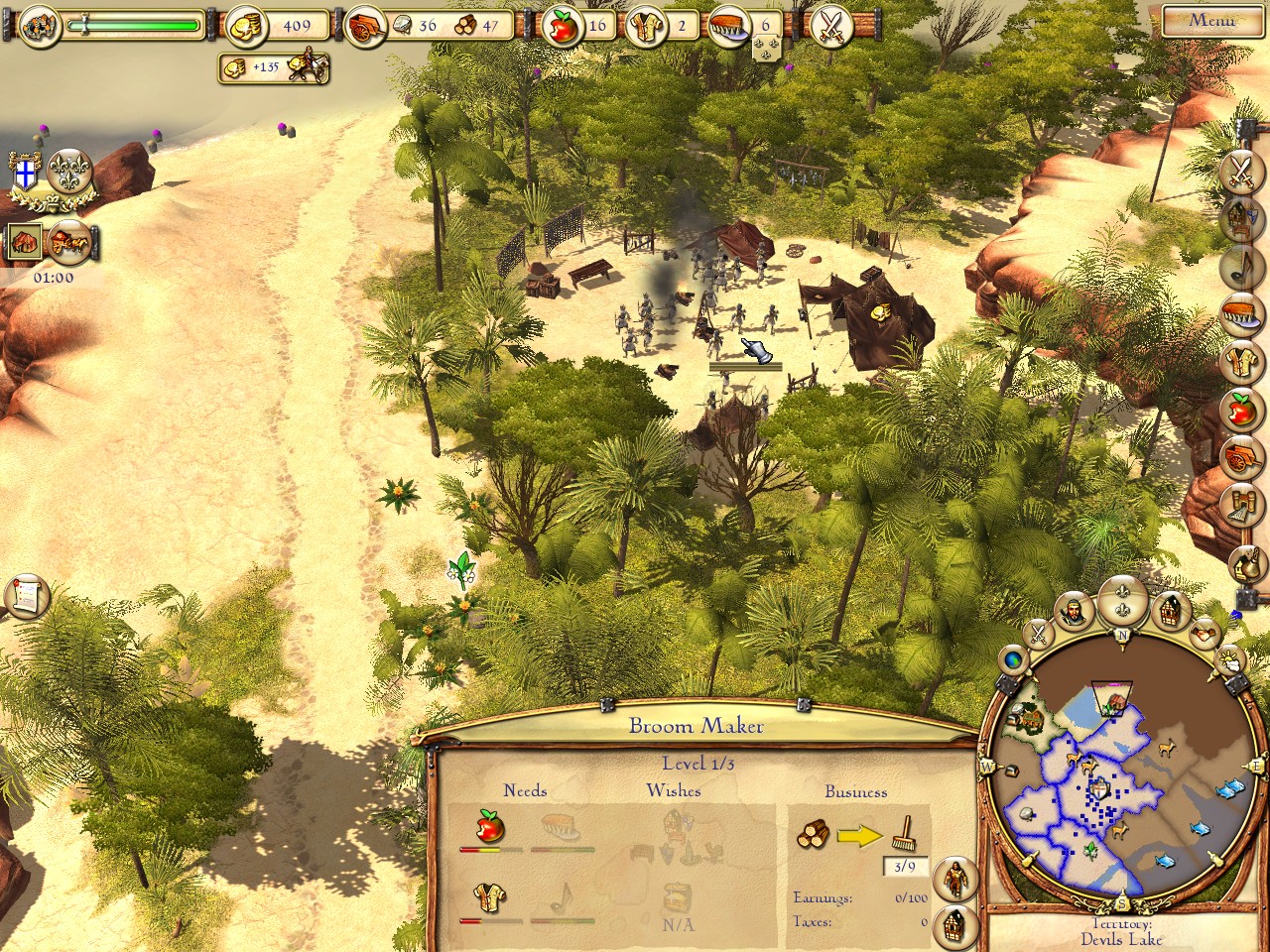Click the crossed swords military build category
The image size is (1270, 952).
[1240, 172]
